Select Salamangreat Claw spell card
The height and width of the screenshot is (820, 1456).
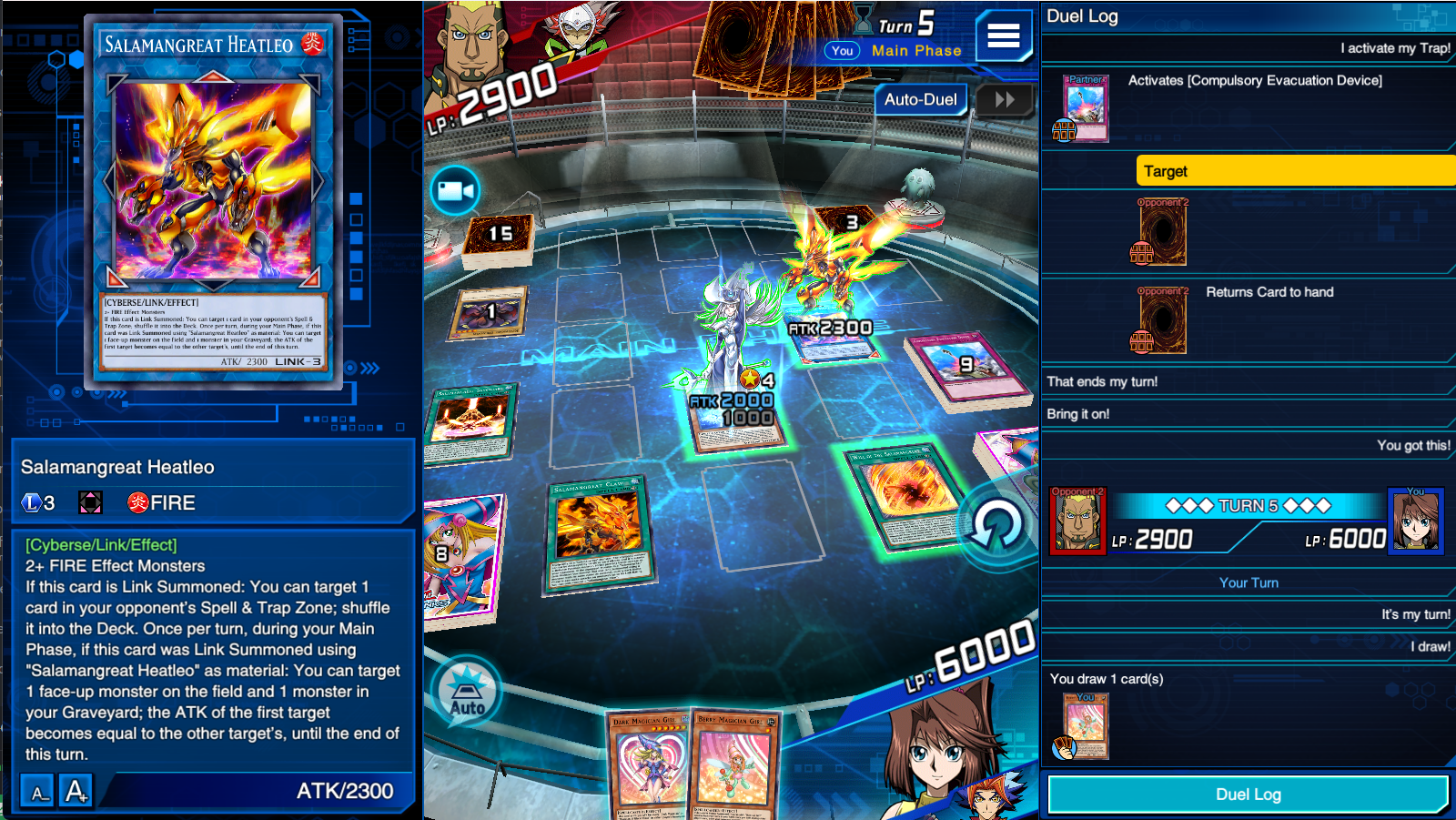coord(598,532)
